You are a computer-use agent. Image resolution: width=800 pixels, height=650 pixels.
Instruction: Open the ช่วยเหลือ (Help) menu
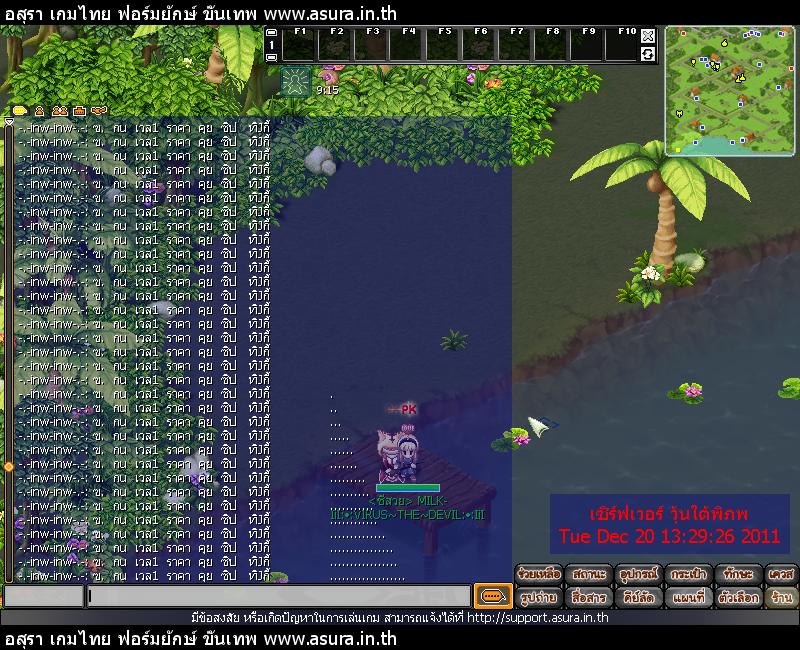coord(539,575)
